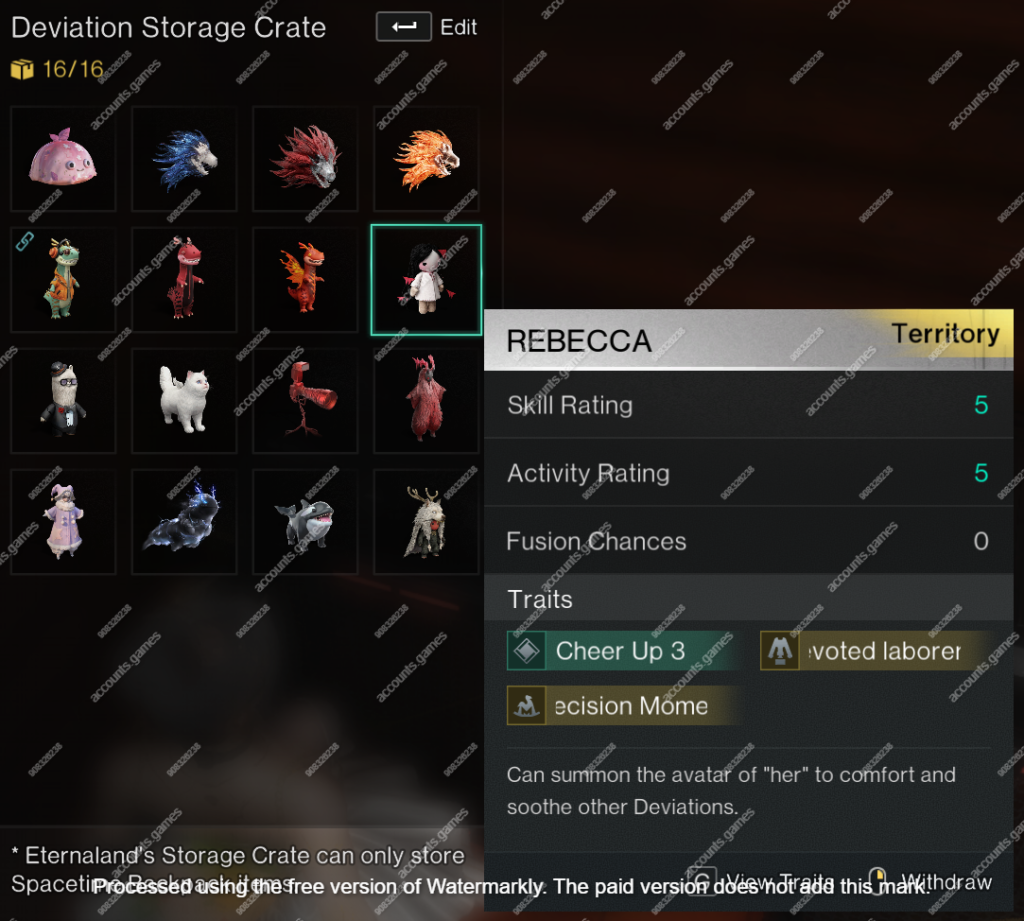Click the Cheer Up 3 trait
1024x921 pixels.
click(x=620, y=651)
